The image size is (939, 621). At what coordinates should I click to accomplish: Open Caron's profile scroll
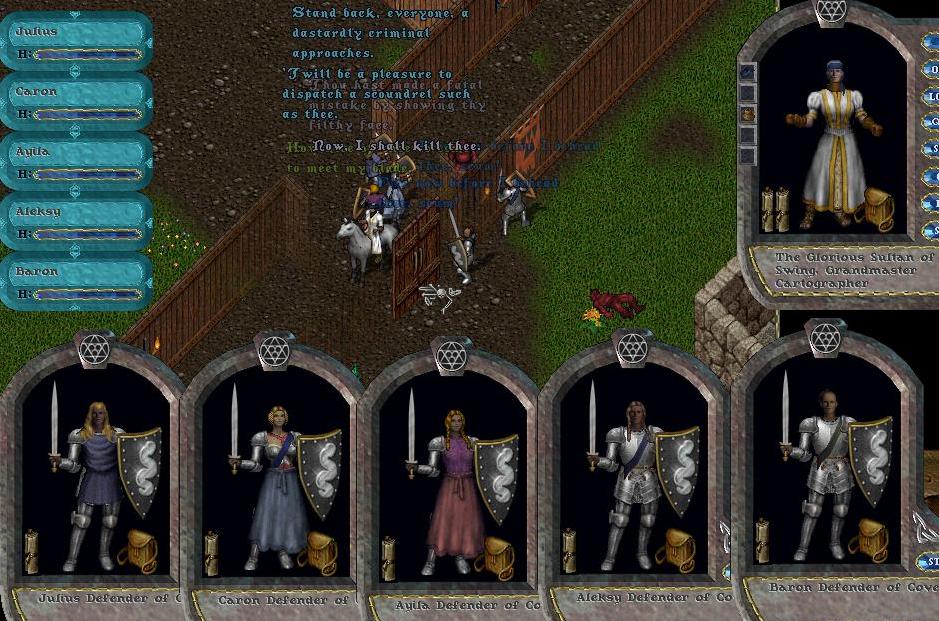tap(211, 553)
